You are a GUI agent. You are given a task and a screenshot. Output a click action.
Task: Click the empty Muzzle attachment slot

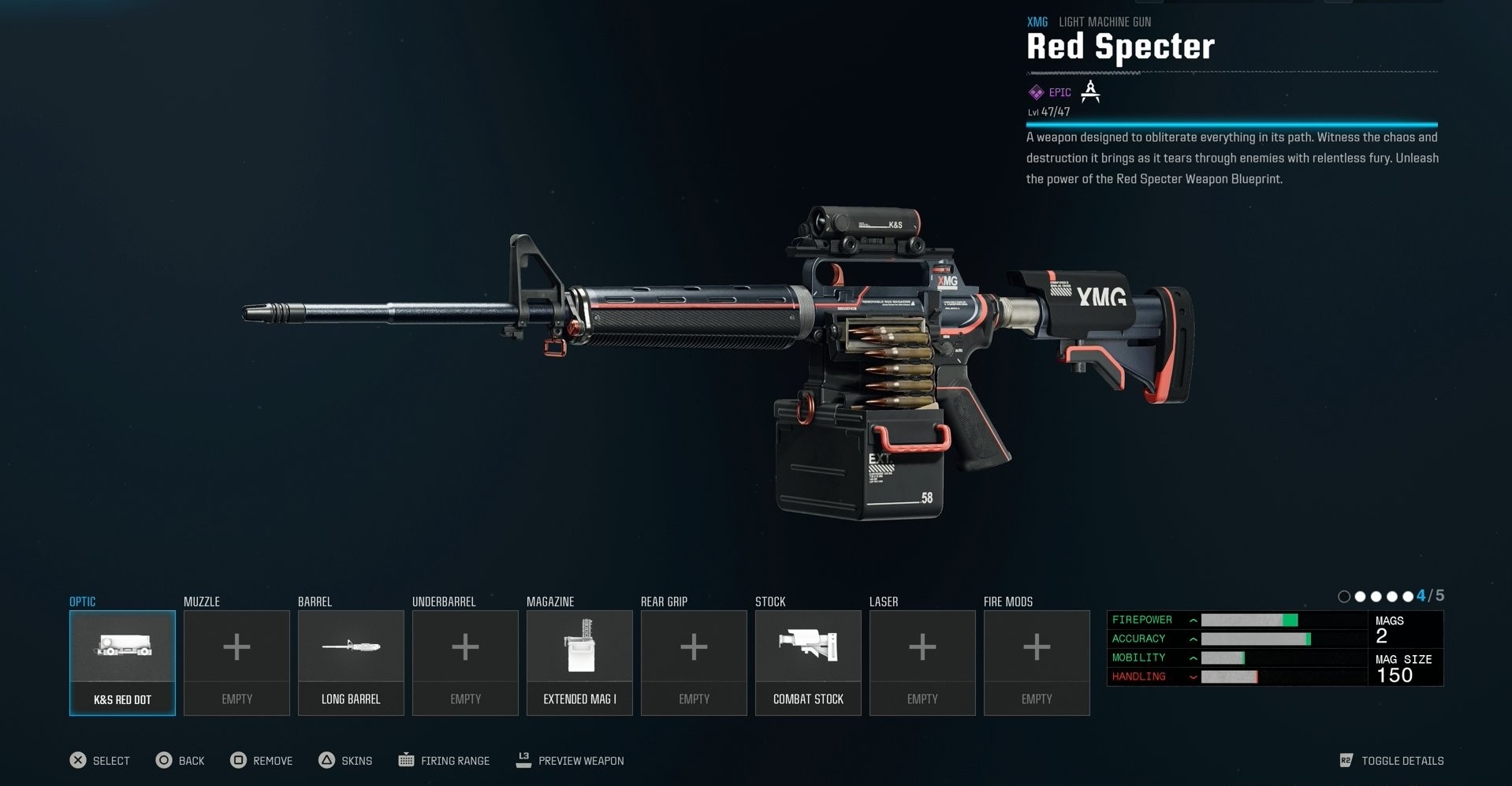coord(236,662)
